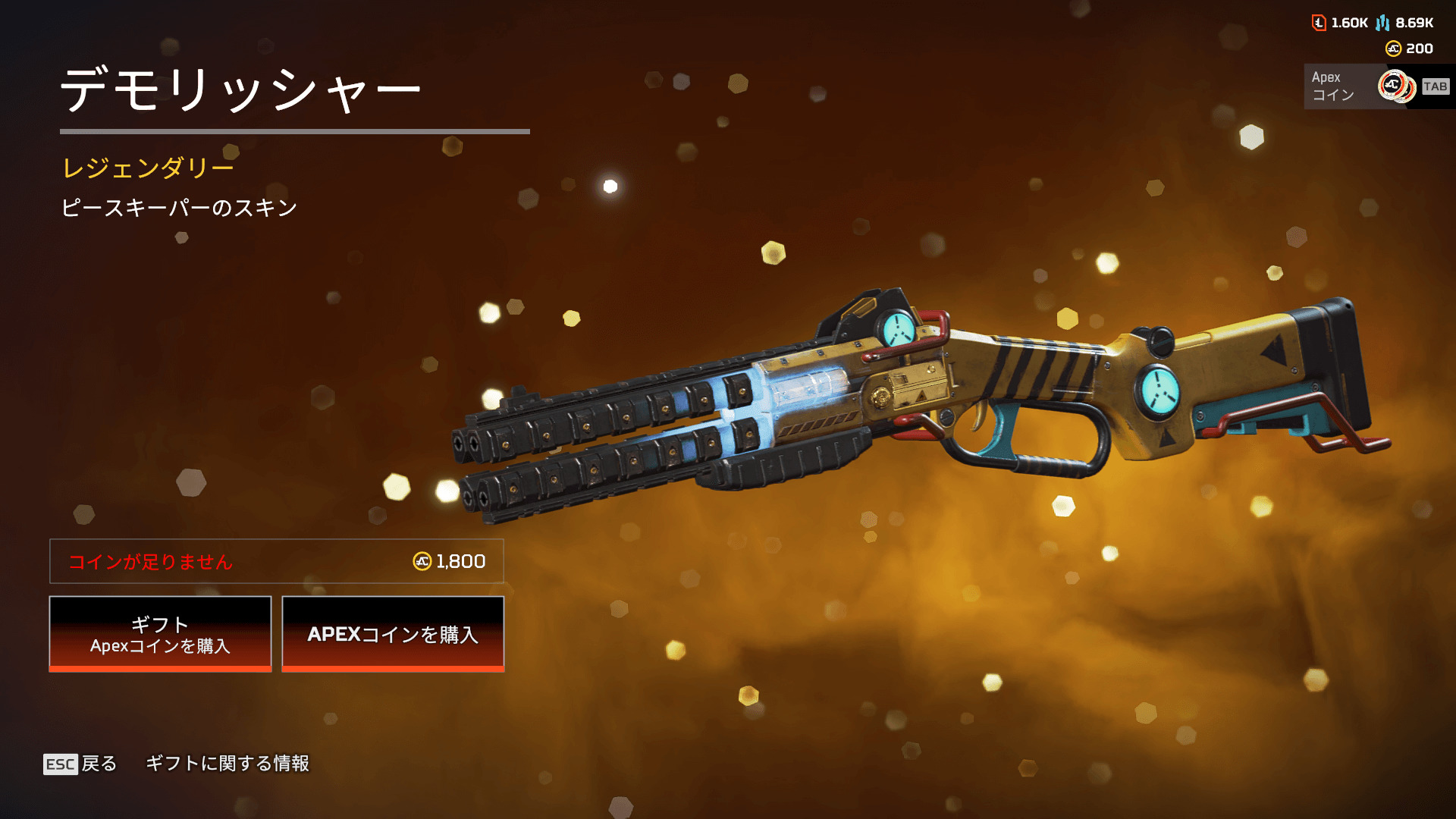Click the APEXコインを購入 button
The height and width of the screenshot is (819, 1456).
click(393, 634)
